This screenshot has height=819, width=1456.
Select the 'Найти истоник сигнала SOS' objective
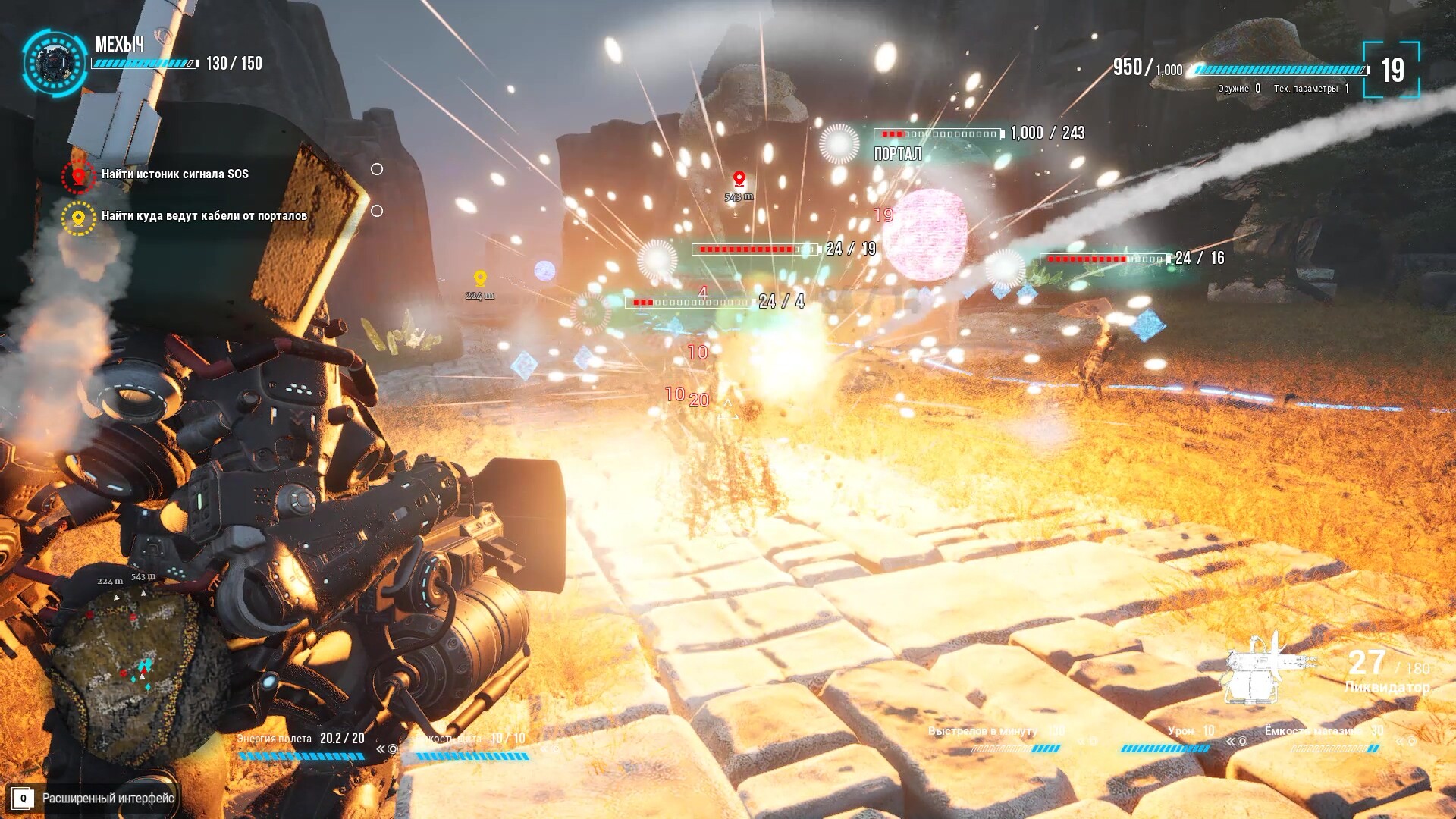pos(174,174)
